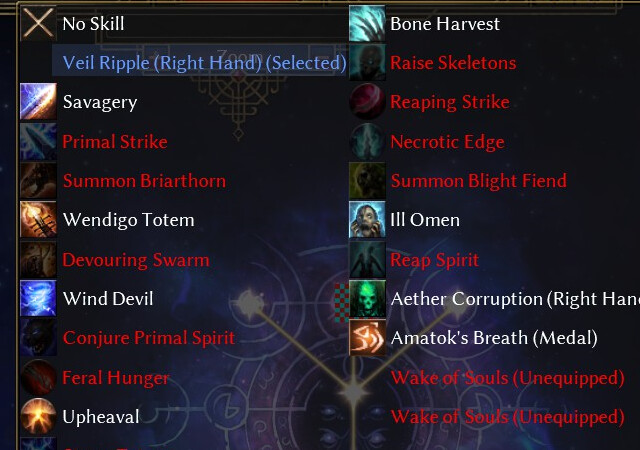The image size is (640, 450).
Task: Assign the Bone Harvest skill
Action: (x=444, y=23)
